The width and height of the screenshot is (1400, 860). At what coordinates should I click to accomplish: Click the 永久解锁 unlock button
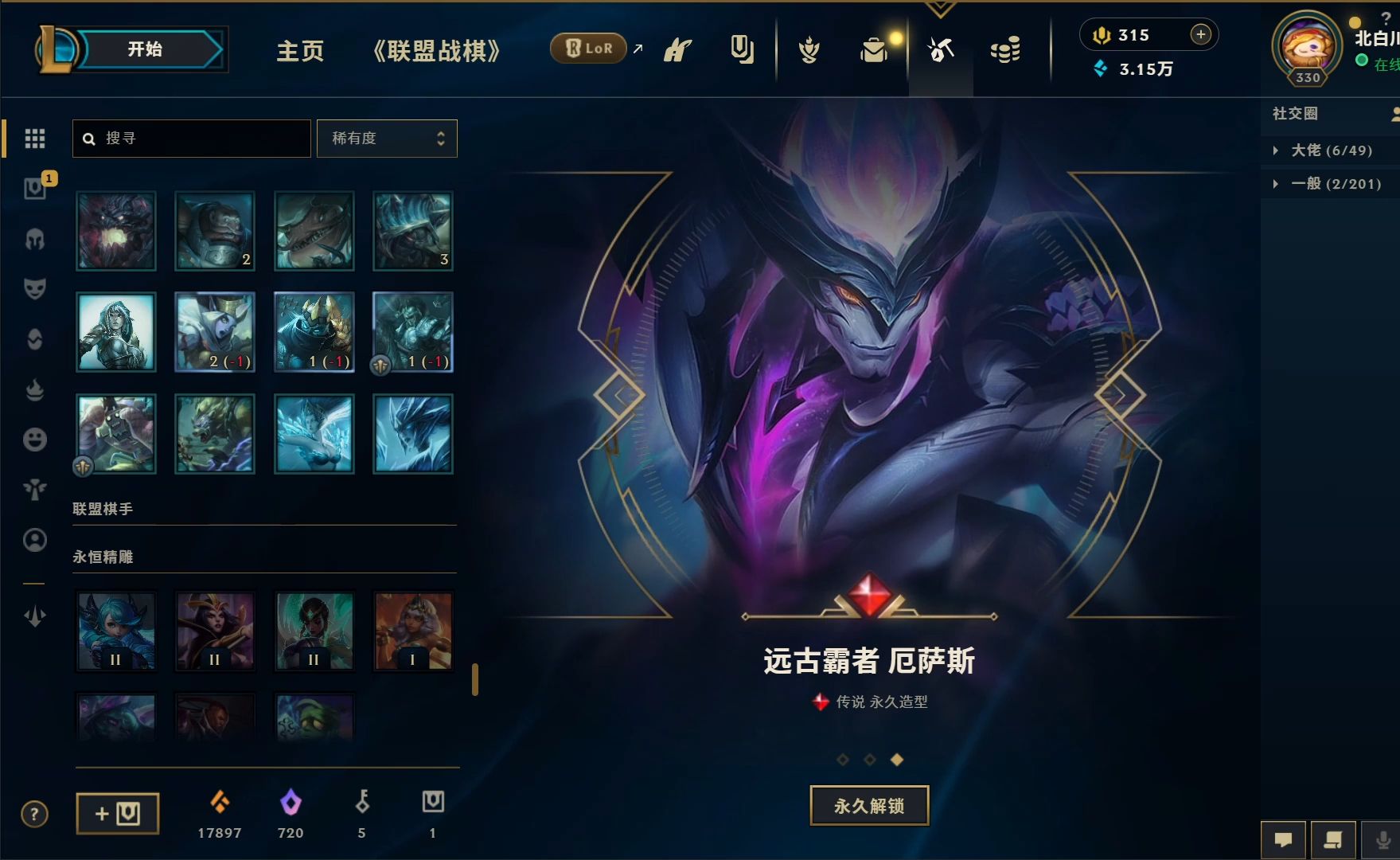click(x=868, y=805)
